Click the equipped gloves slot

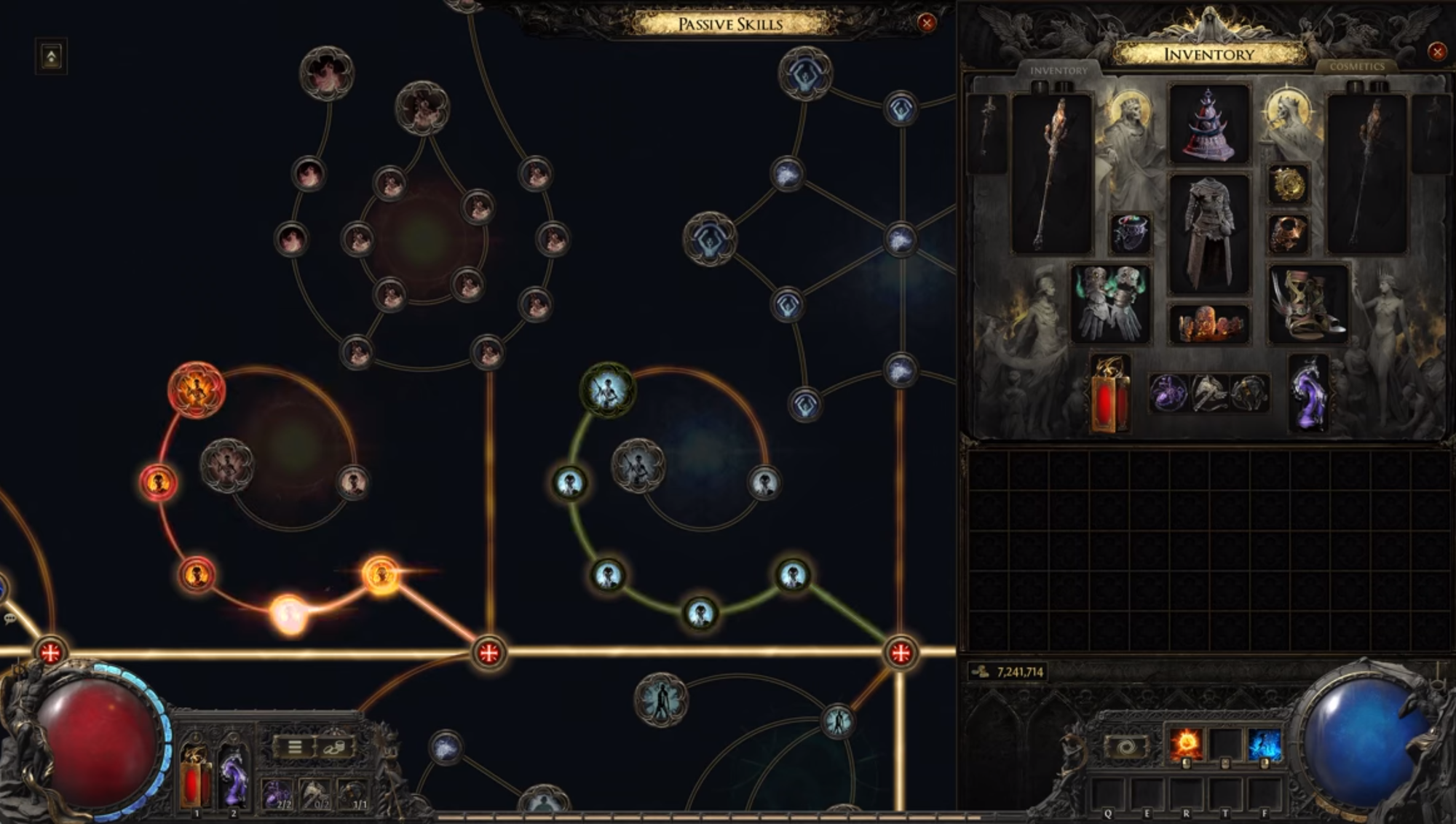coord(1110,303)
